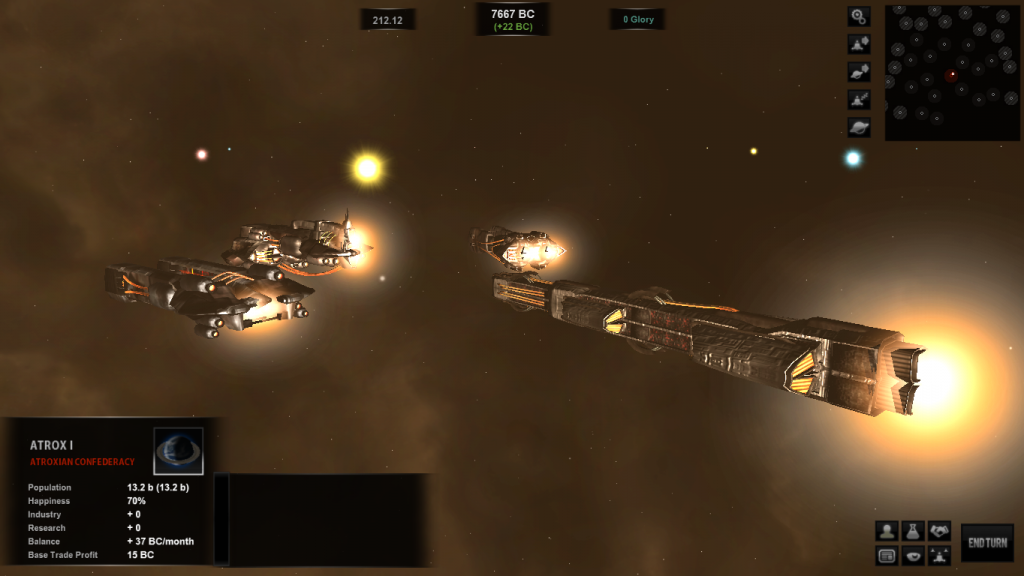Click the red marker on the galaxy minimap
Image resolution: width=1024 pixels, height=576 pixels.
click(x=951, y=74)
